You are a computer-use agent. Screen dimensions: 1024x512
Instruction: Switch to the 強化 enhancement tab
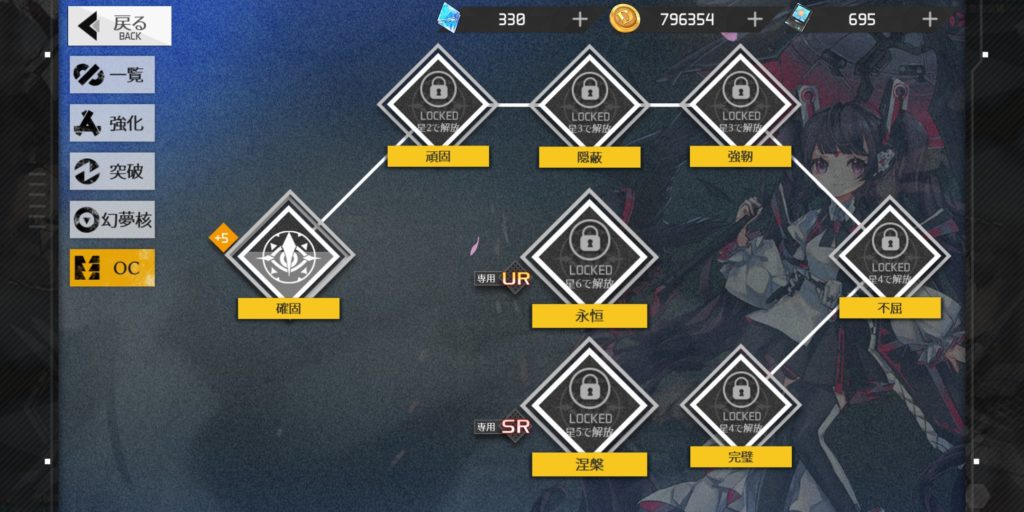(x=112, y=124)
